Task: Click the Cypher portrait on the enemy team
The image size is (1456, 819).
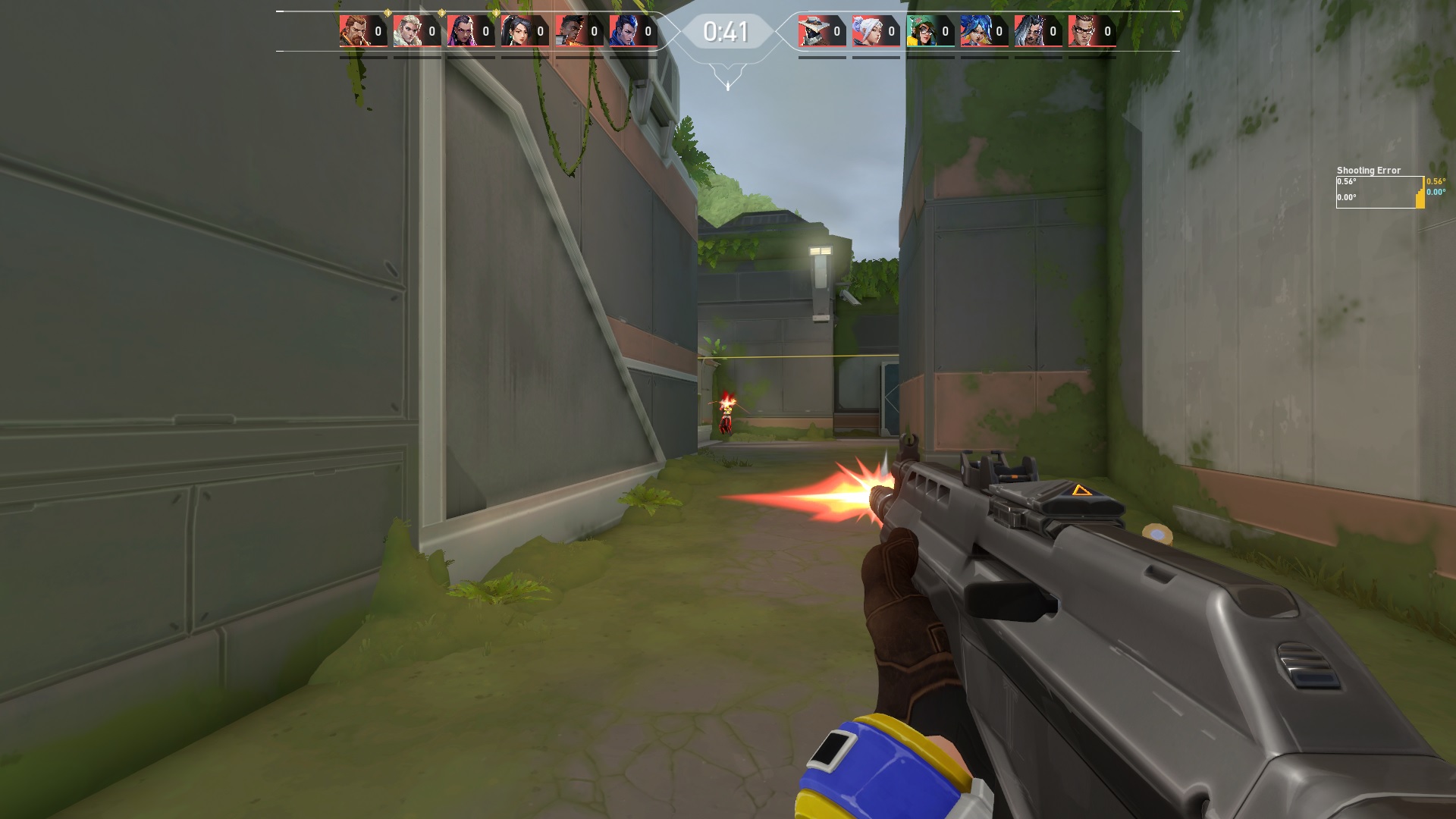Action: [x=814, y=32]
